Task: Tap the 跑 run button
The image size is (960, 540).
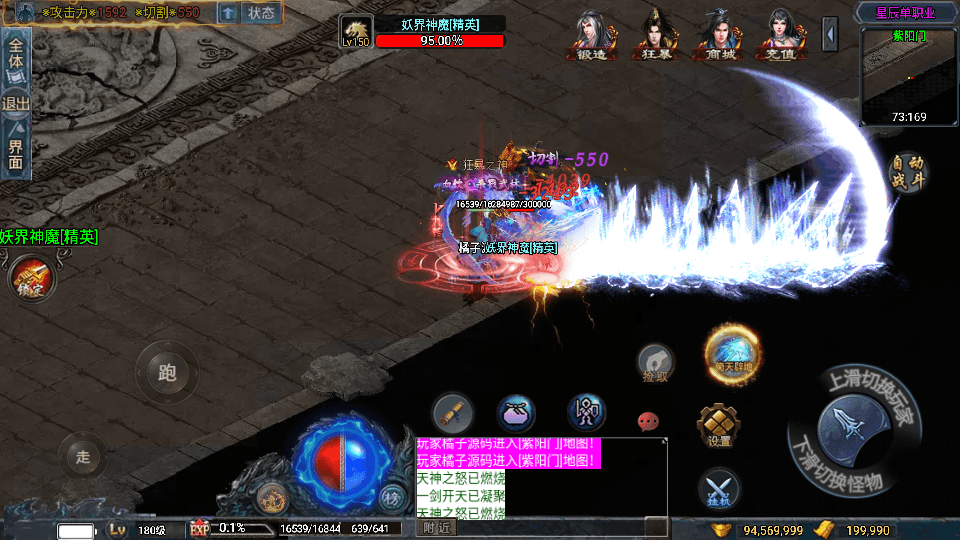Action: [x=166, y=373]
